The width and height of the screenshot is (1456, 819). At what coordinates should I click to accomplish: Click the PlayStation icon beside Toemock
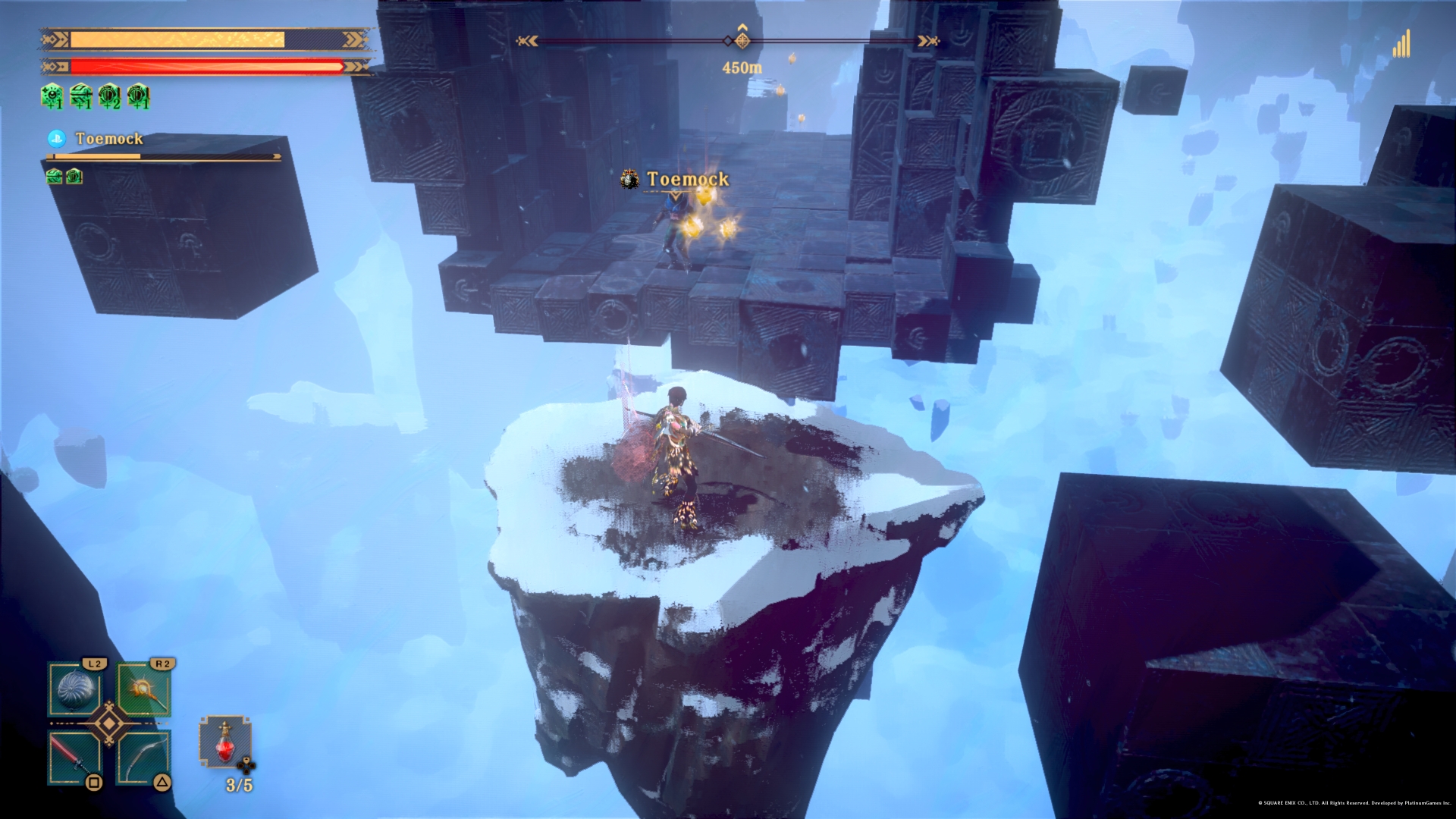click(56, 138)
